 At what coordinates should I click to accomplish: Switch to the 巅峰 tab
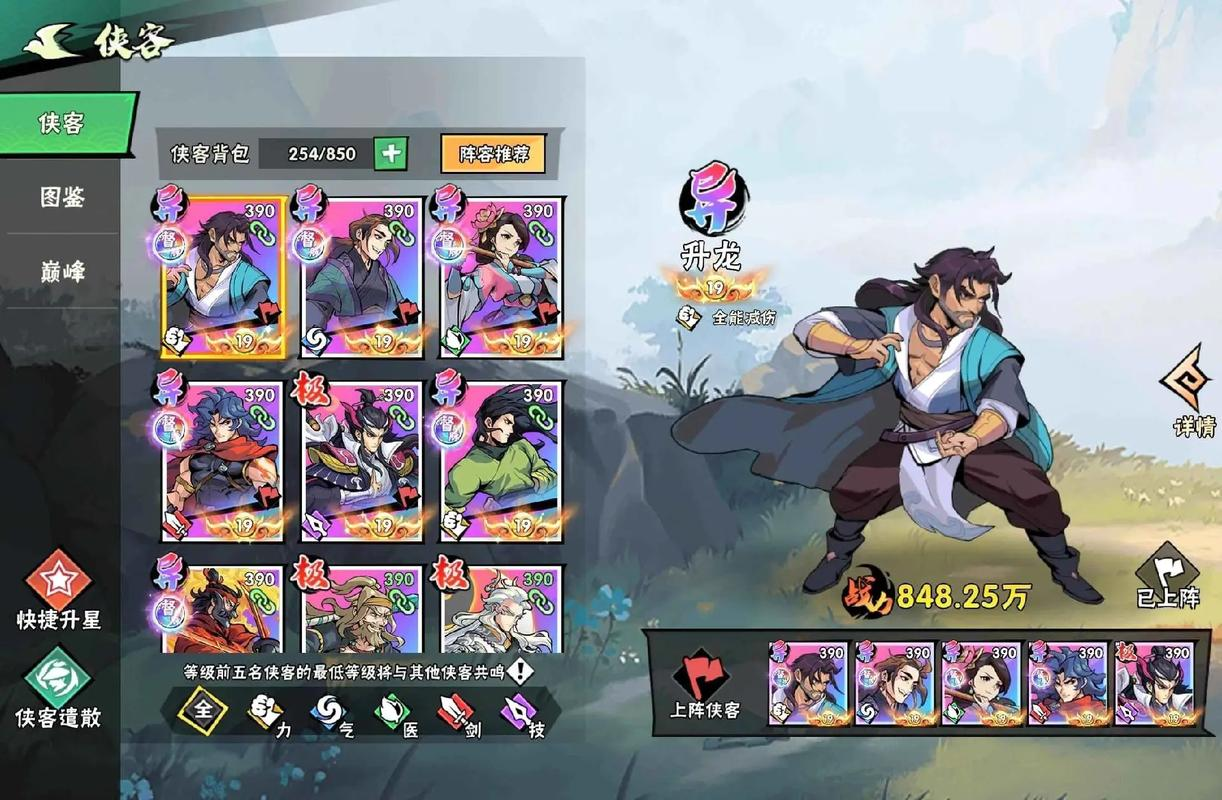(x=62, y=271)
